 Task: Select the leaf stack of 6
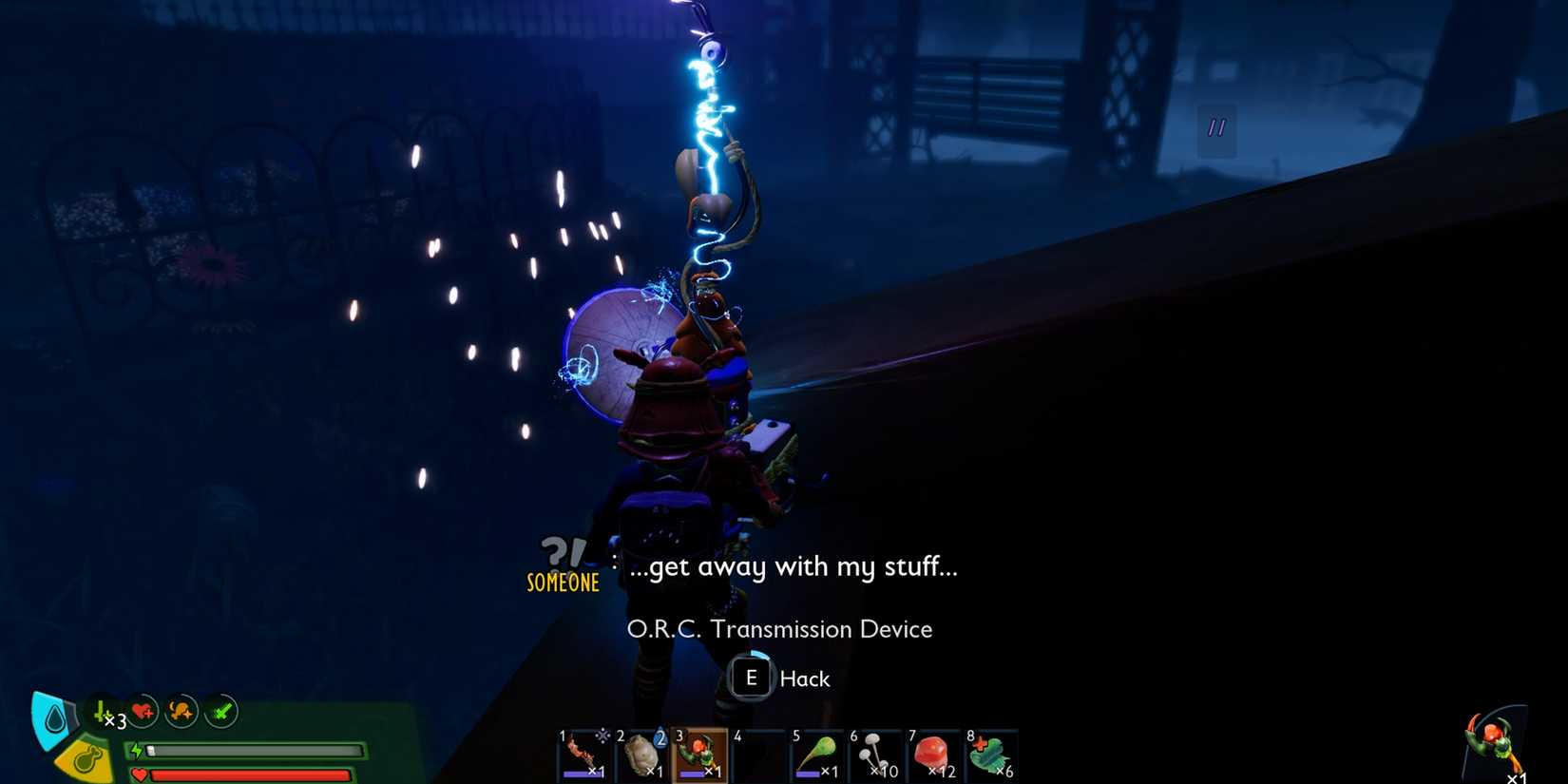(x=991, y=753)
